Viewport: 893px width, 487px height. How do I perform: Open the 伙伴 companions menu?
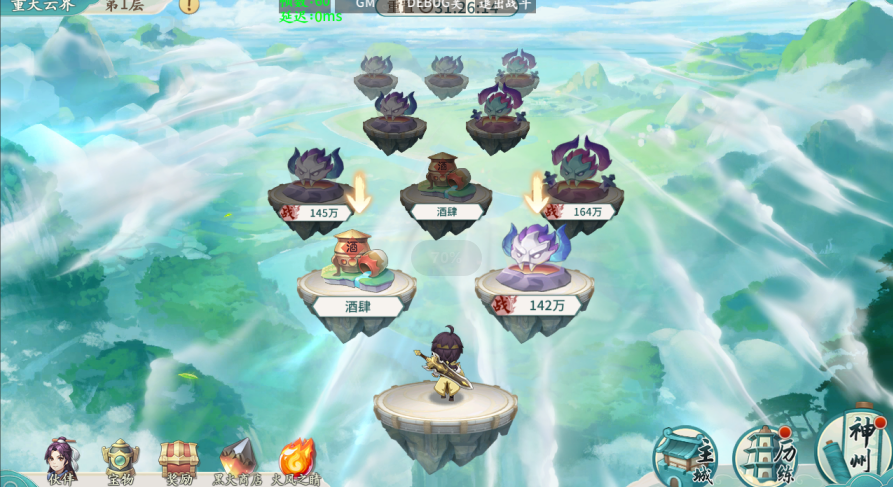coord(61,460)
